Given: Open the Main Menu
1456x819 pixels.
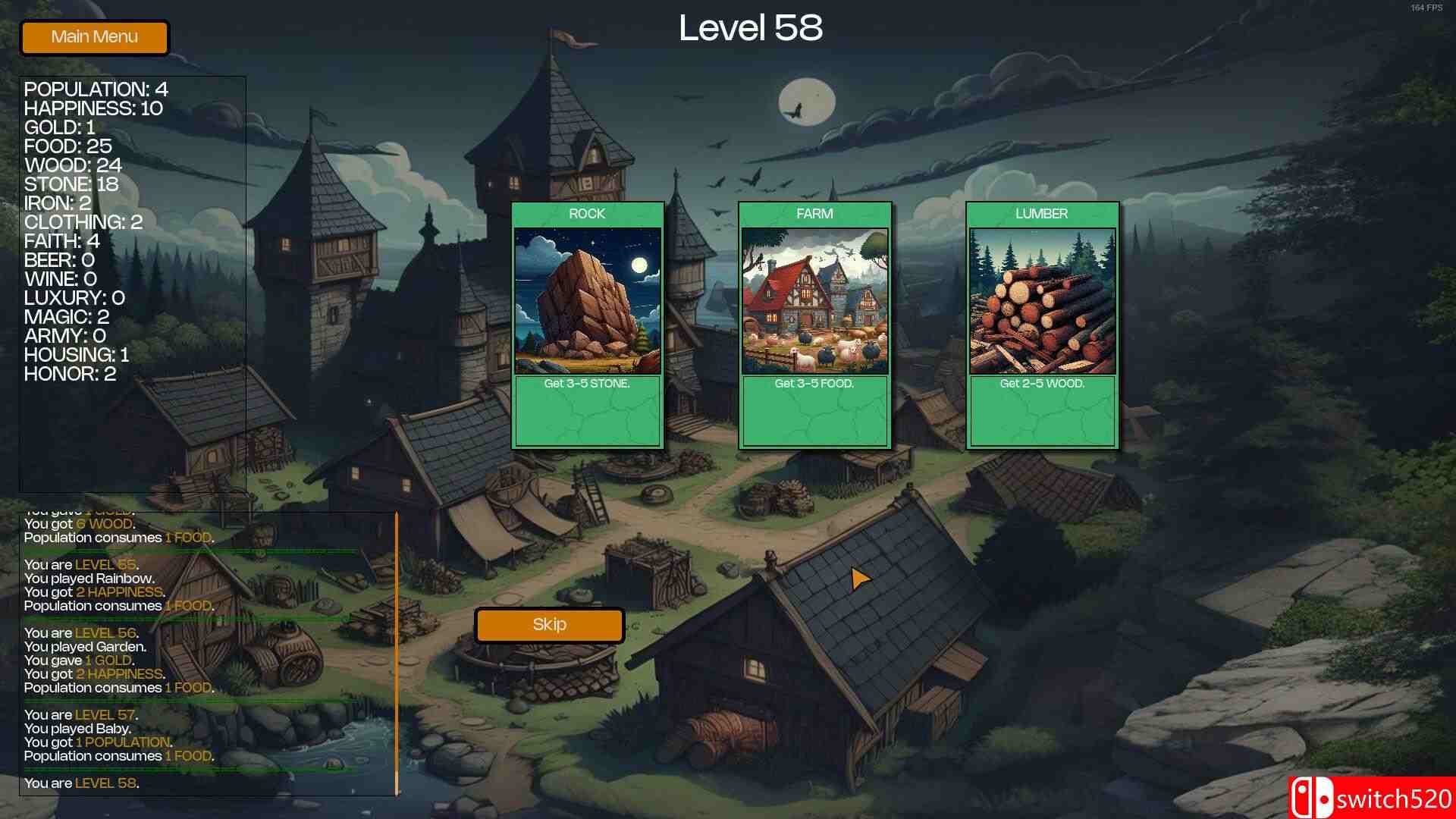Looking at the screenshot, I should pos(94,36).
